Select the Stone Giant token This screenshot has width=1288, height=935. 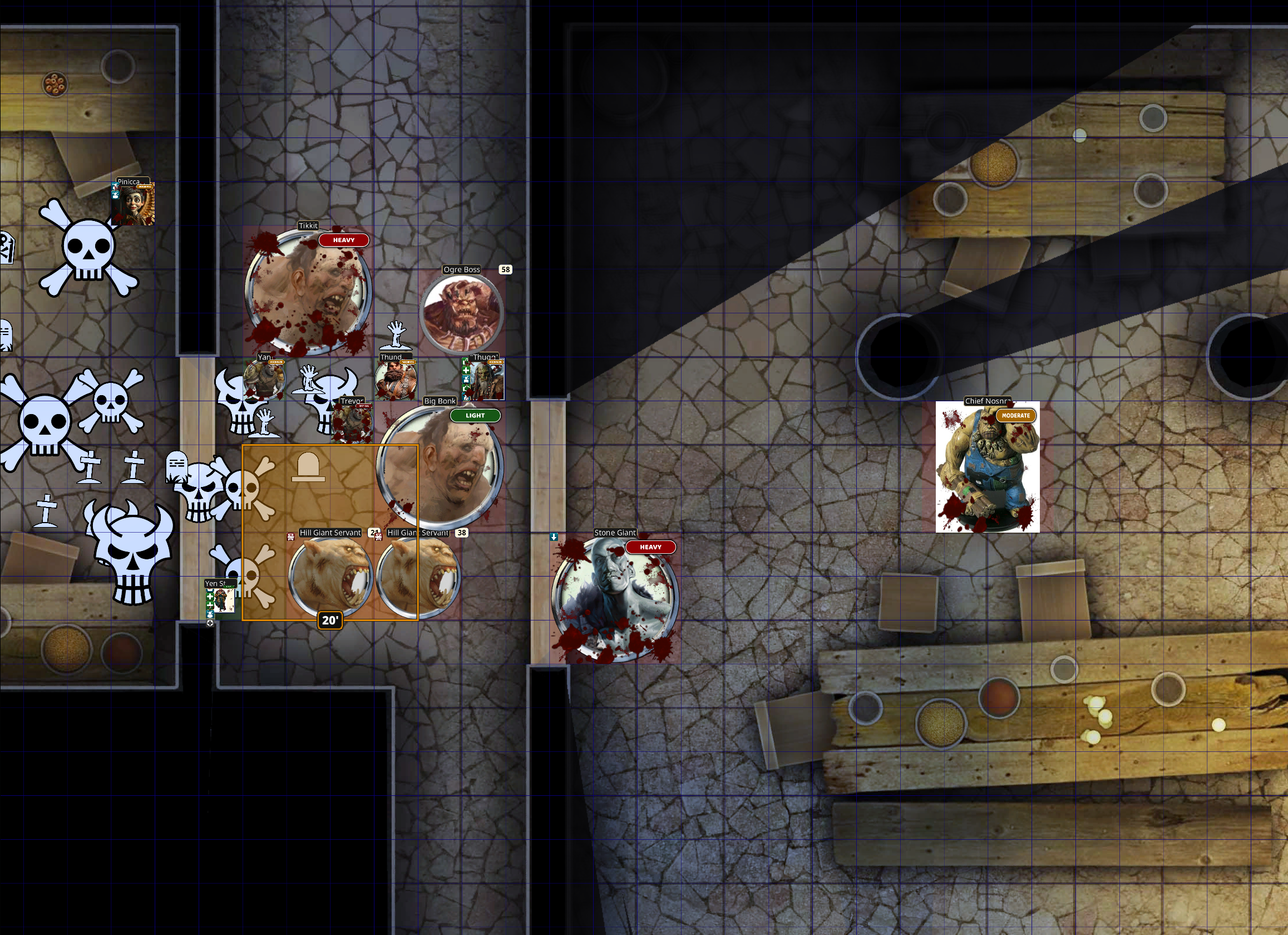coord(614,599)
